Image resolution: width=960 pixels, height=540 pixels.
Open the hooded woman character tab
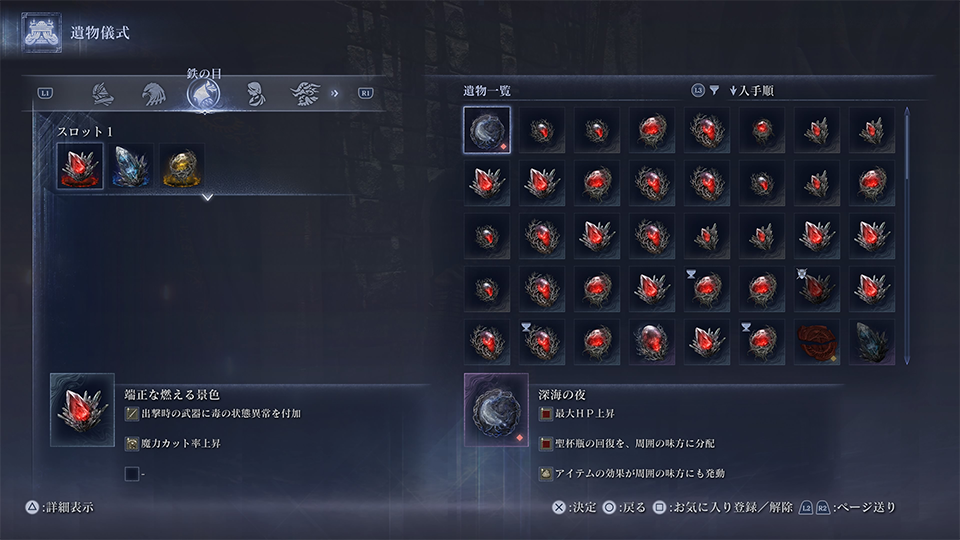[254, 94]
